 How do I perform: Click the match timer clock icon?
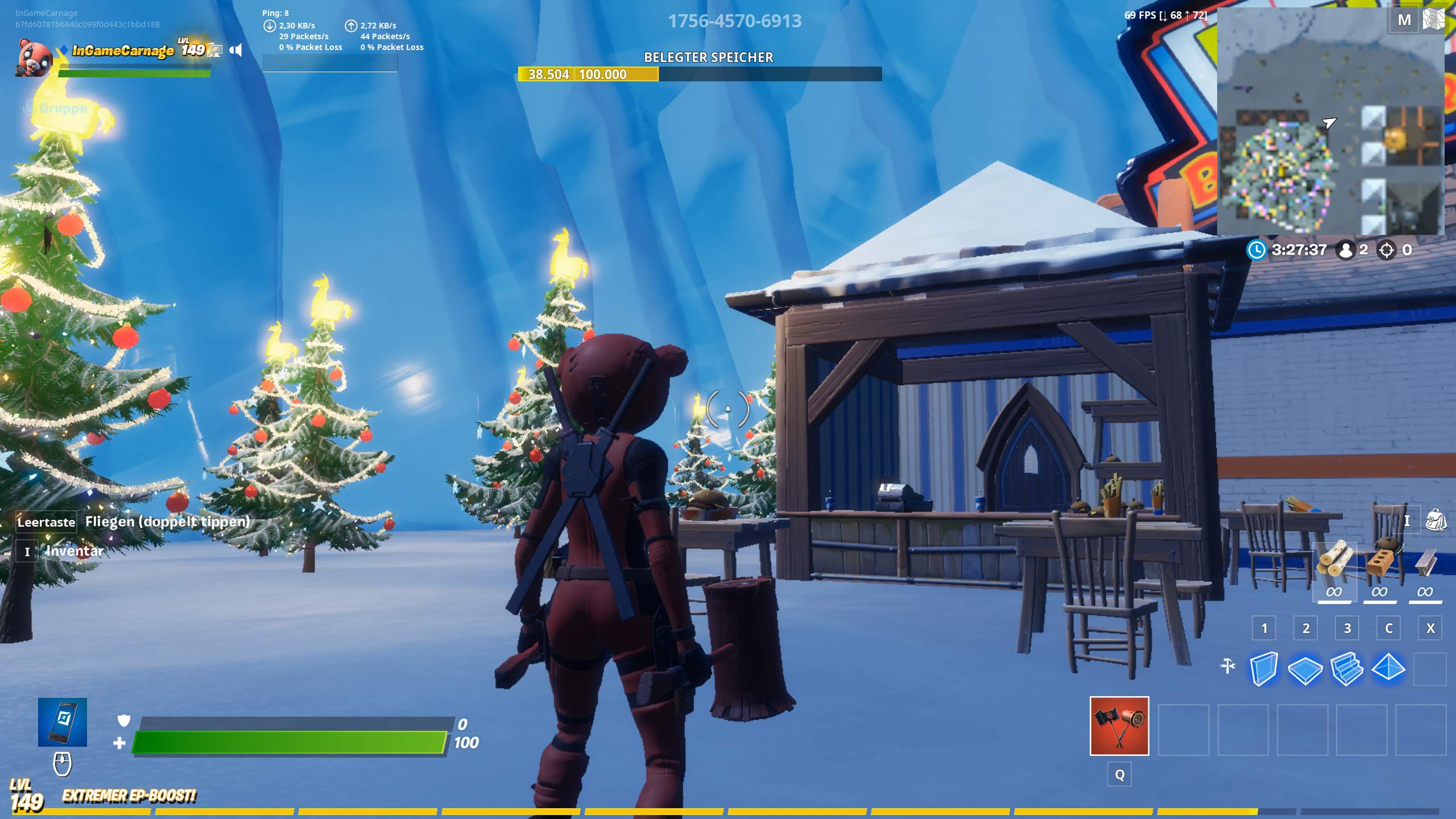(x=1258, y=250)
